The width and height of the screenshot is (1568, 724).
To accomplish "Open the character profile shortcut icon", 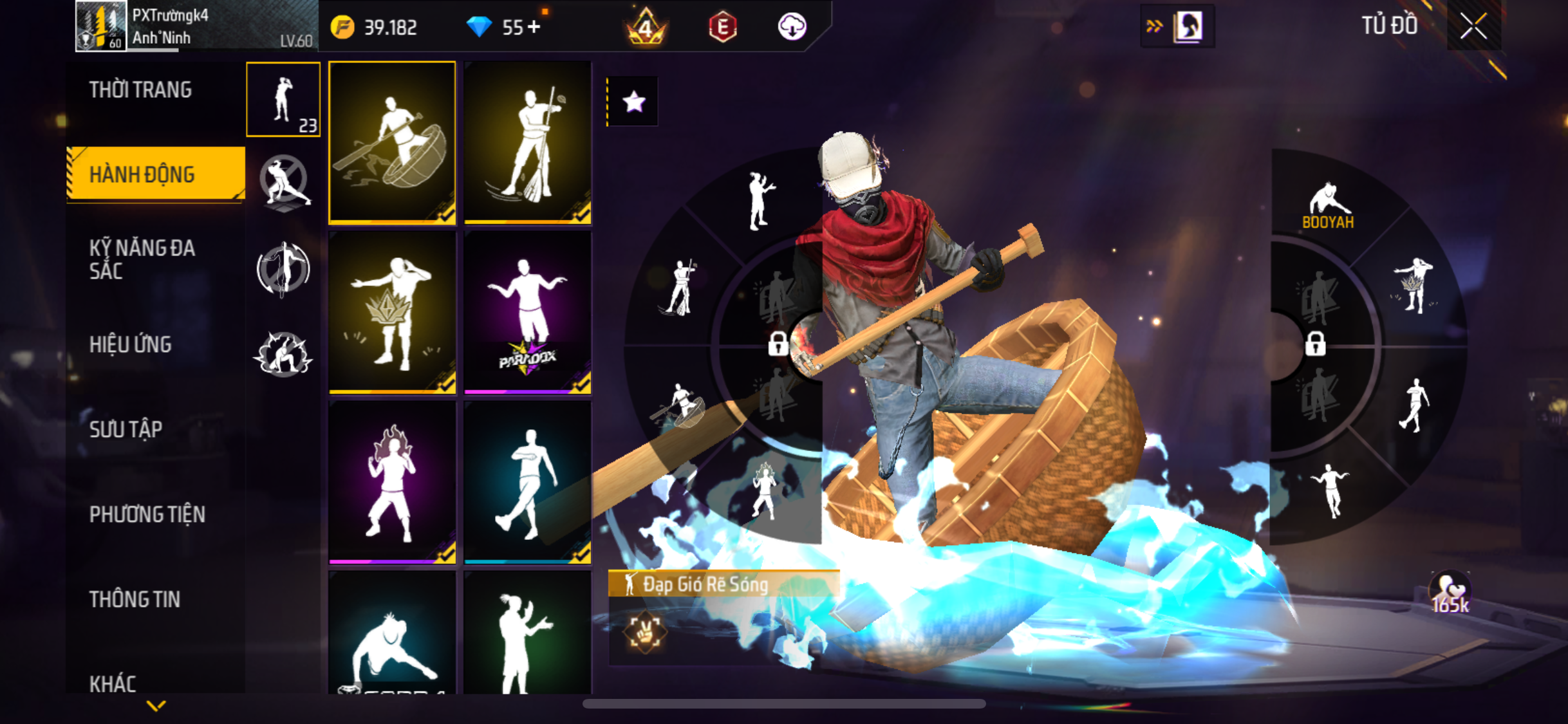I will pyautogui.click(x=1188, y=26).
